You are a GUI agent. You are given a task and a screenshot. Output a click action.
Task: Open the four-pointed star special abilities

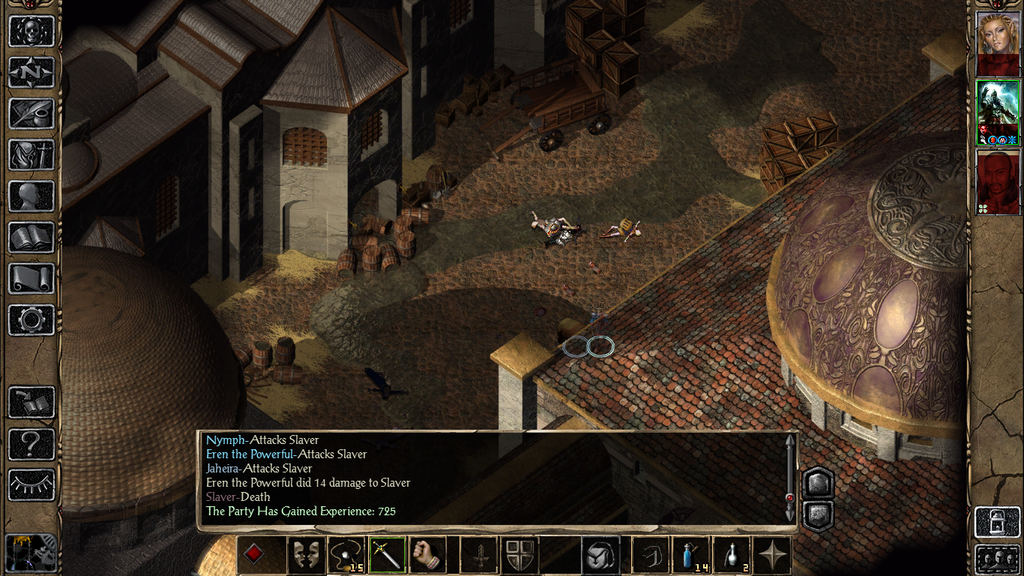[x=773, y=555]
